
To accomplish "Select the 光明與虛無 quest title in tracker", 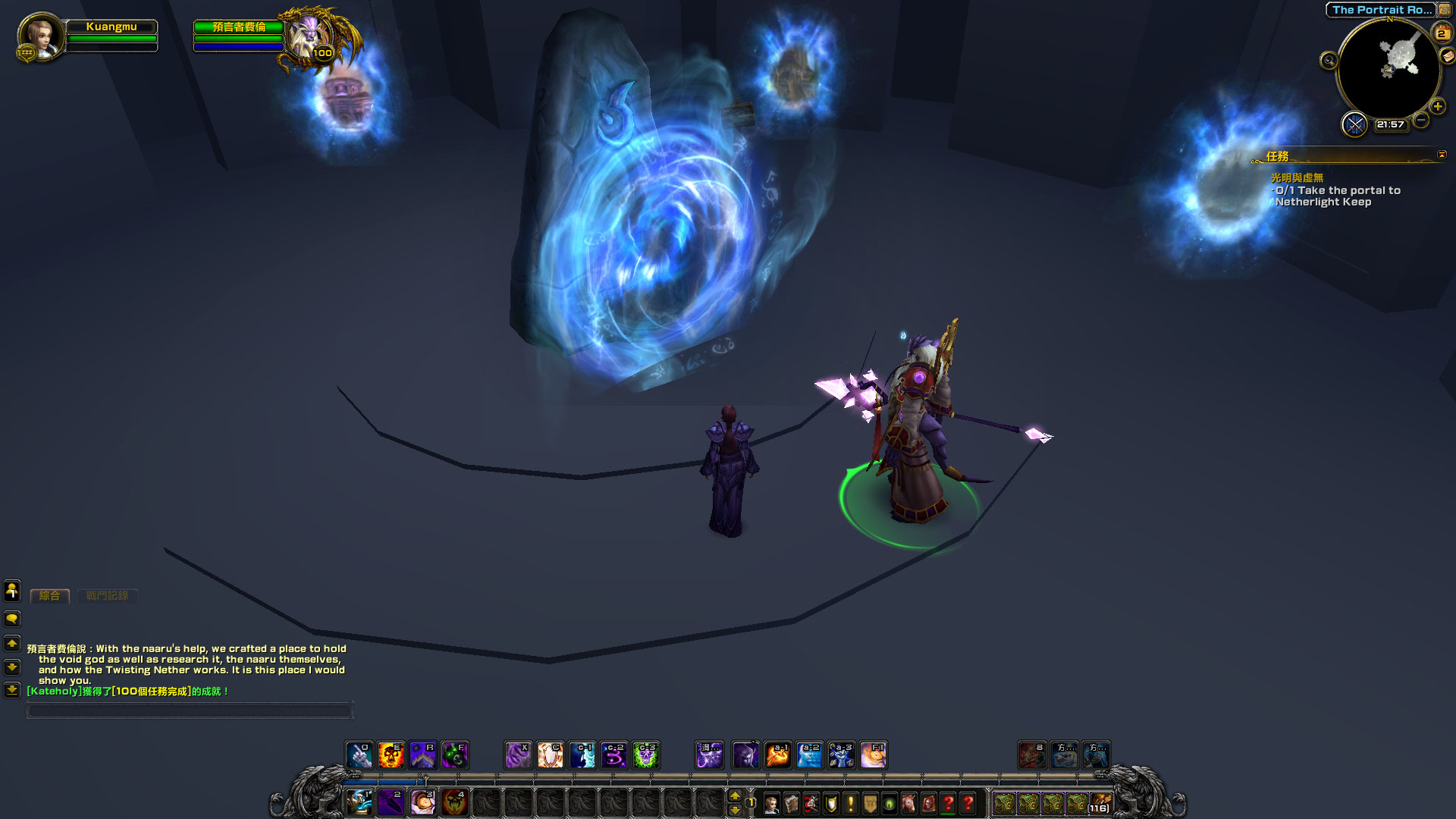I will coord(1297,177).
